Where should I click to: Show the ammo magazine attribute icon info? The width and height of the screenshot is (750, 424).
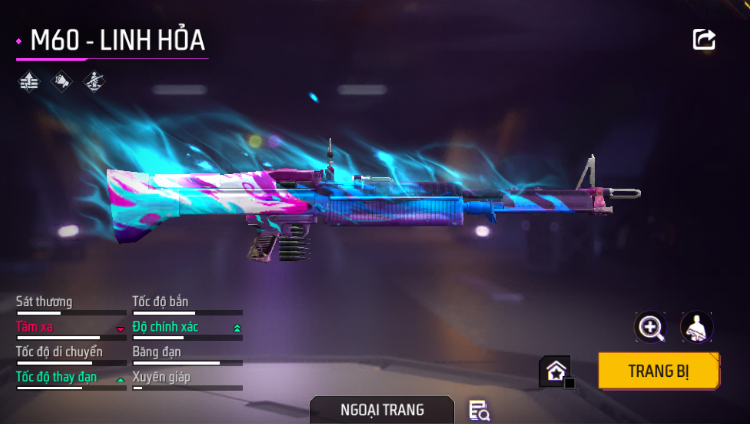(61, 81)
